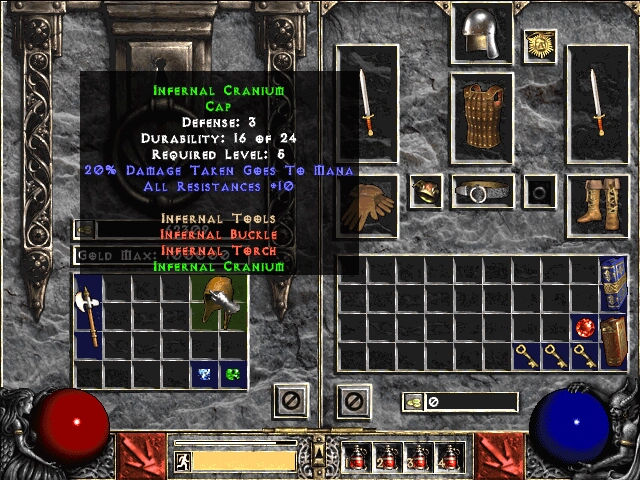The height and width of the screenshot is (480, 640).
Task: Select the brown tome in inventory
Action: (612, 341)
